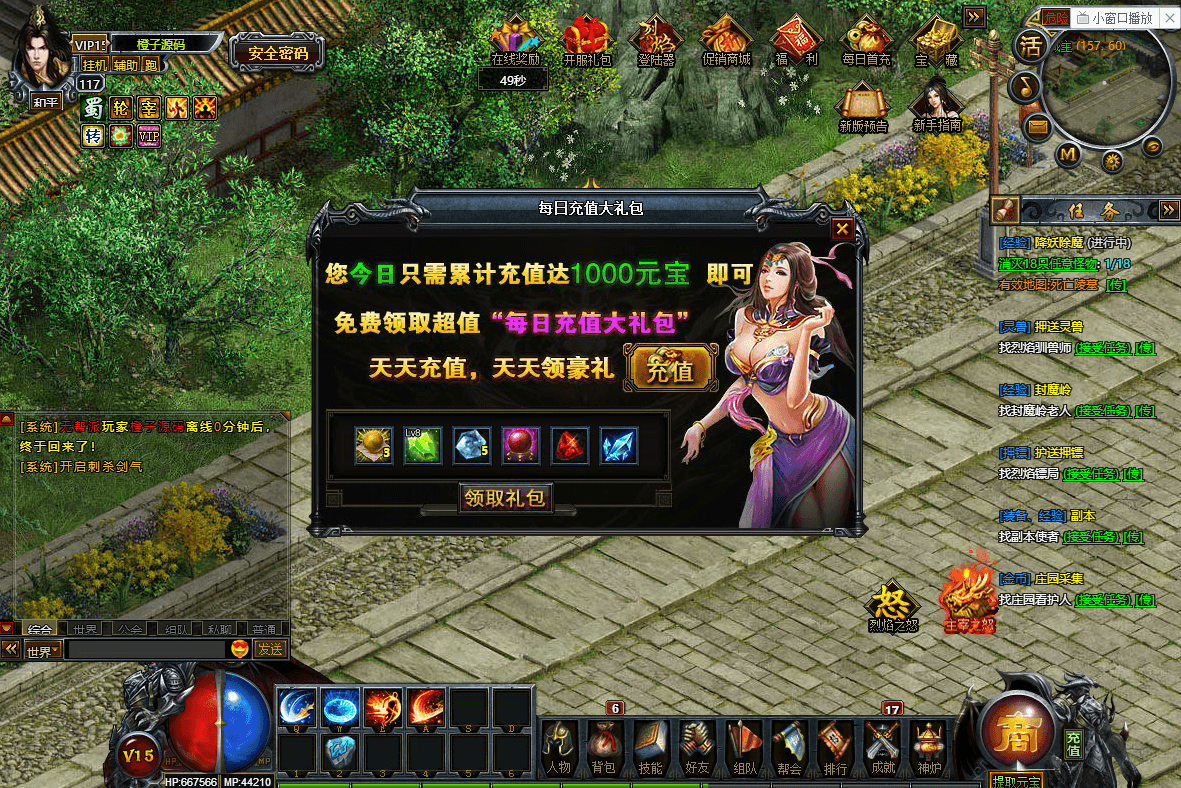Close the daily recharge gift popup

point(842,229)
